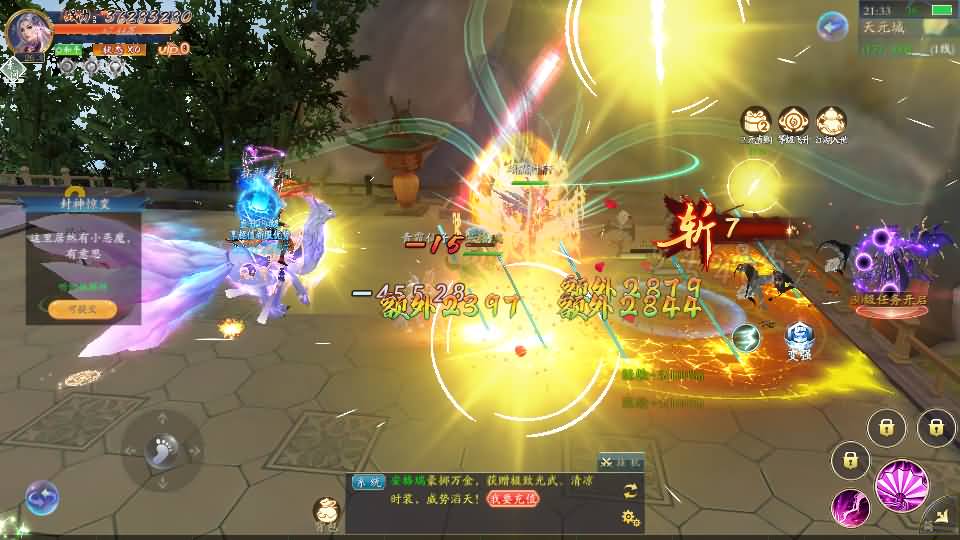The width and height of the screenshot is (960, 540).
Task: Open the 等级飞升 level-up icon
Action: click(x=793, y=123)
